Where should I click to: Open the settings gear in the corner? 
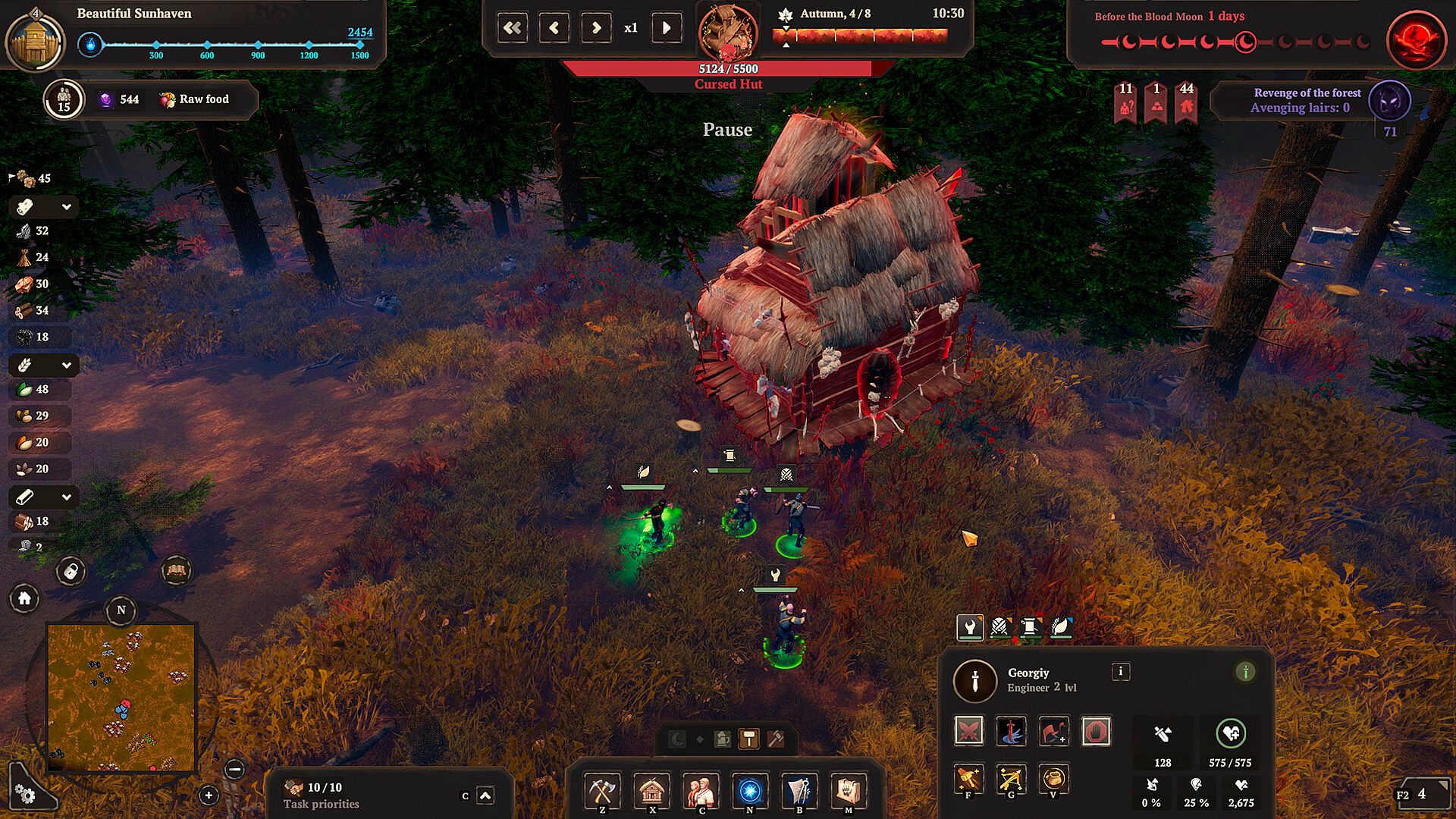pyautogui.click(x=25, y=794)
